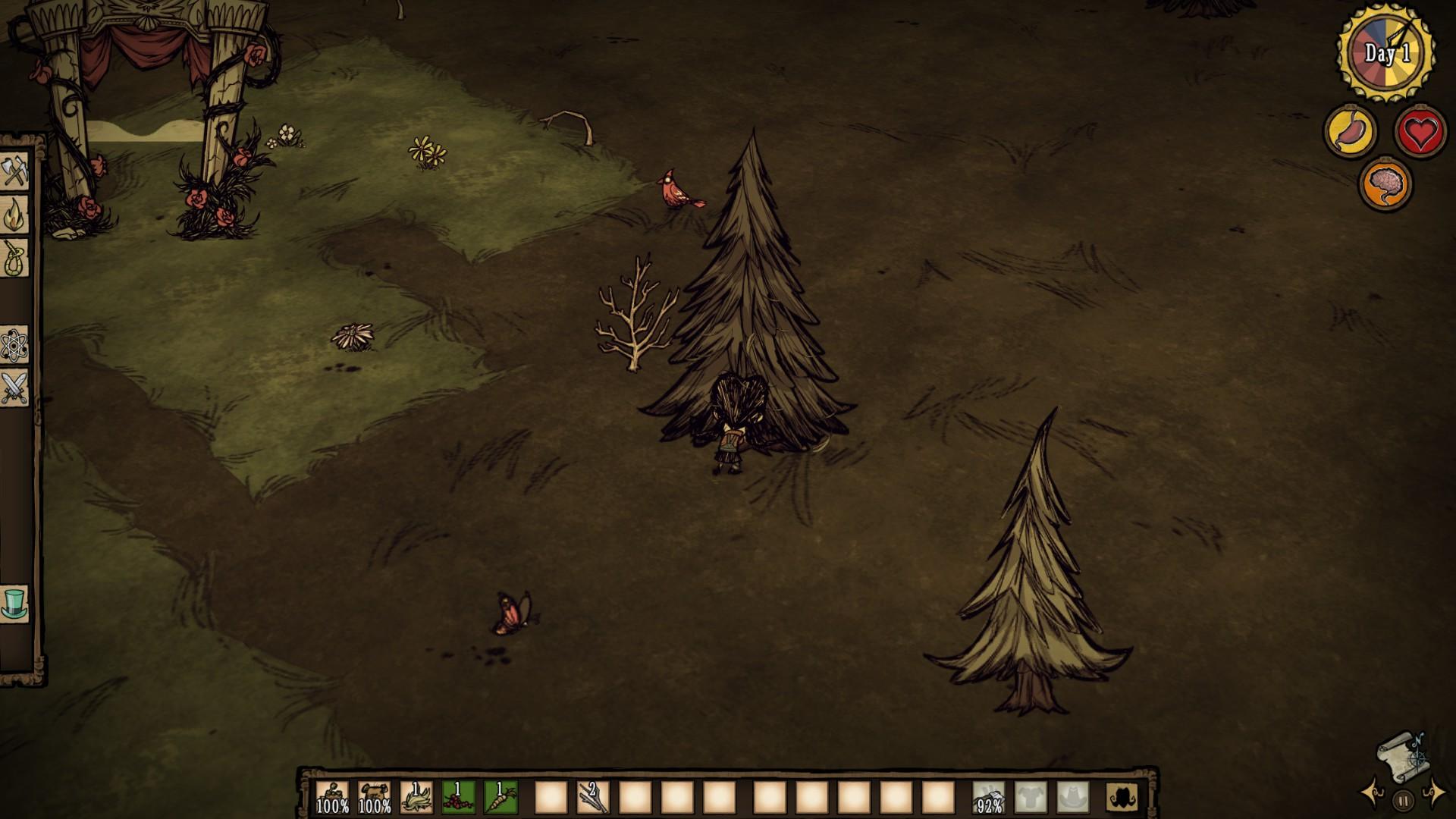Select the bear-shaped 100% item slot
This screenshot has width=1456, height=819.
click(375, 797)
